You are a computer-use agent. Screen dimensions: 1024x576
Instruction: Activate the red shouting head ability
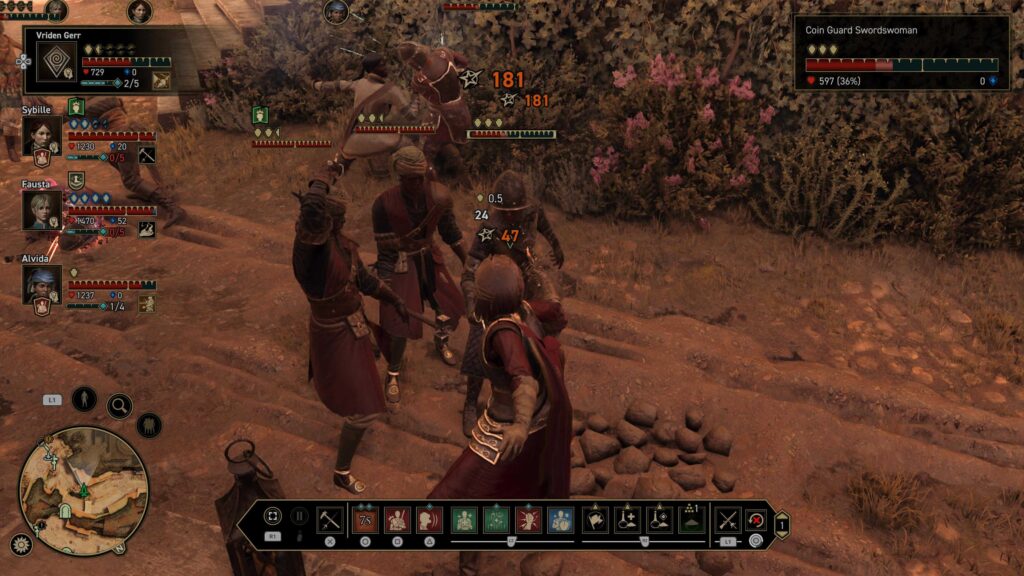[x=429, y=519]
